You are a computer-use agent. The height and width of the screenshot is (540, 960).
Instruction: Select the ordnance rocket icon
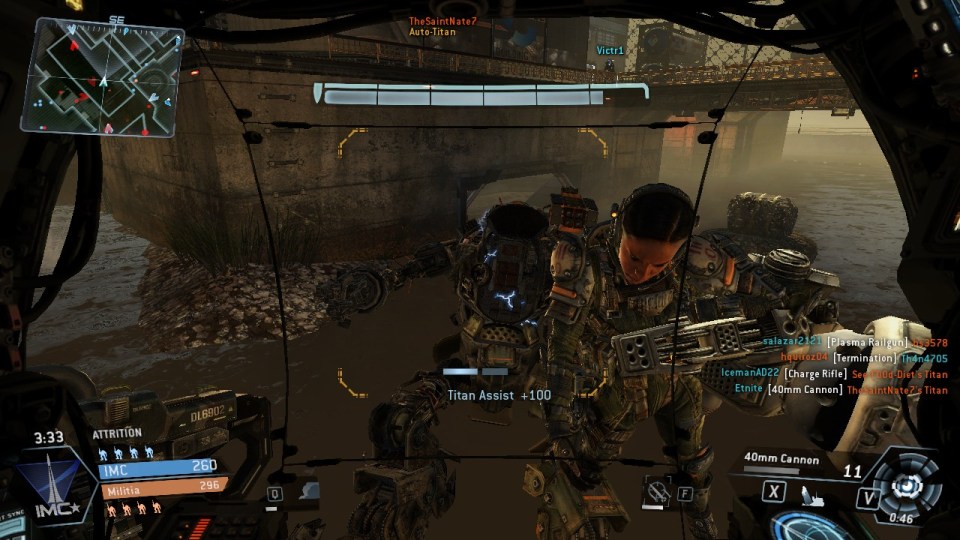click(812, 493)
